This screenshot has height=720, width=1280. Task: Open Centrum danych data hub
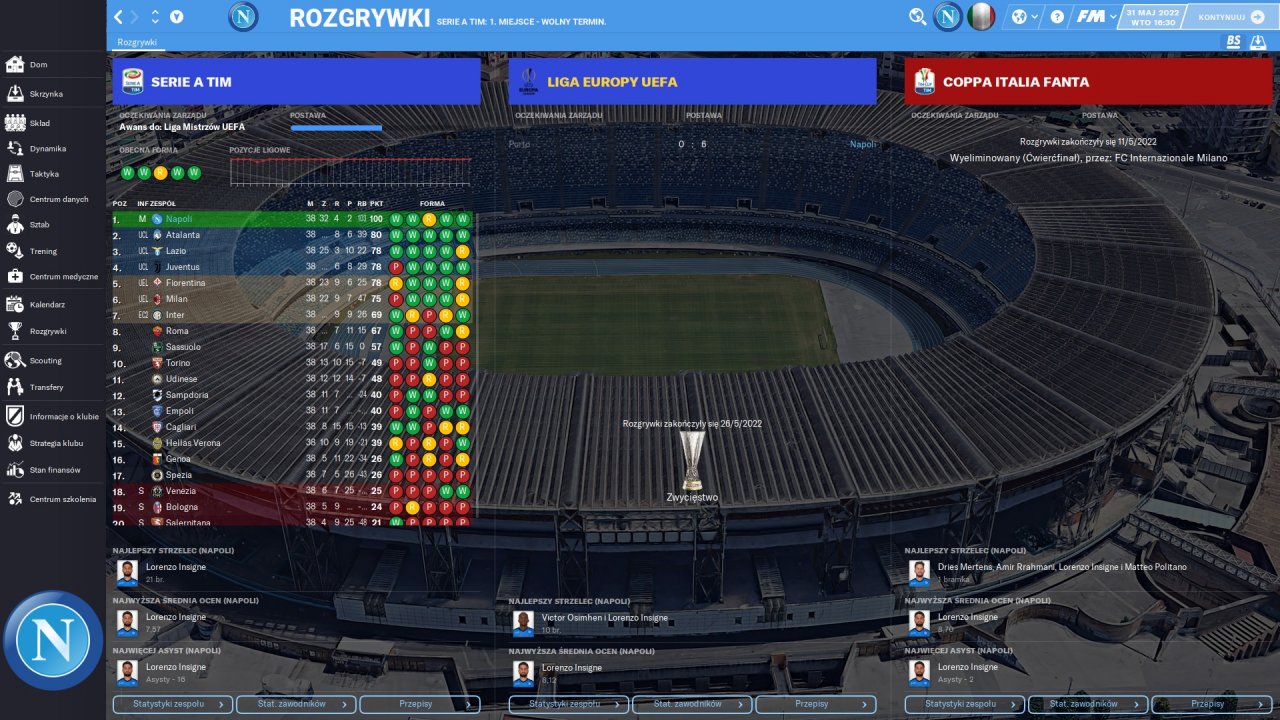click(58, 199)
